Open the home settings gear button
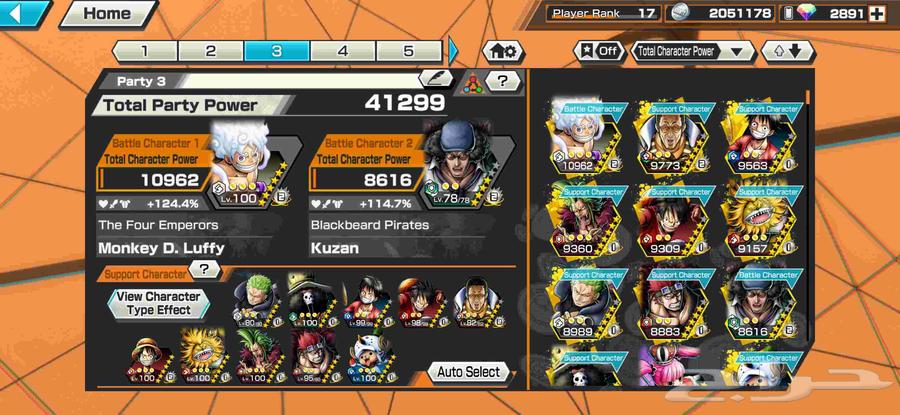The image size is (900, 415). 503,51
